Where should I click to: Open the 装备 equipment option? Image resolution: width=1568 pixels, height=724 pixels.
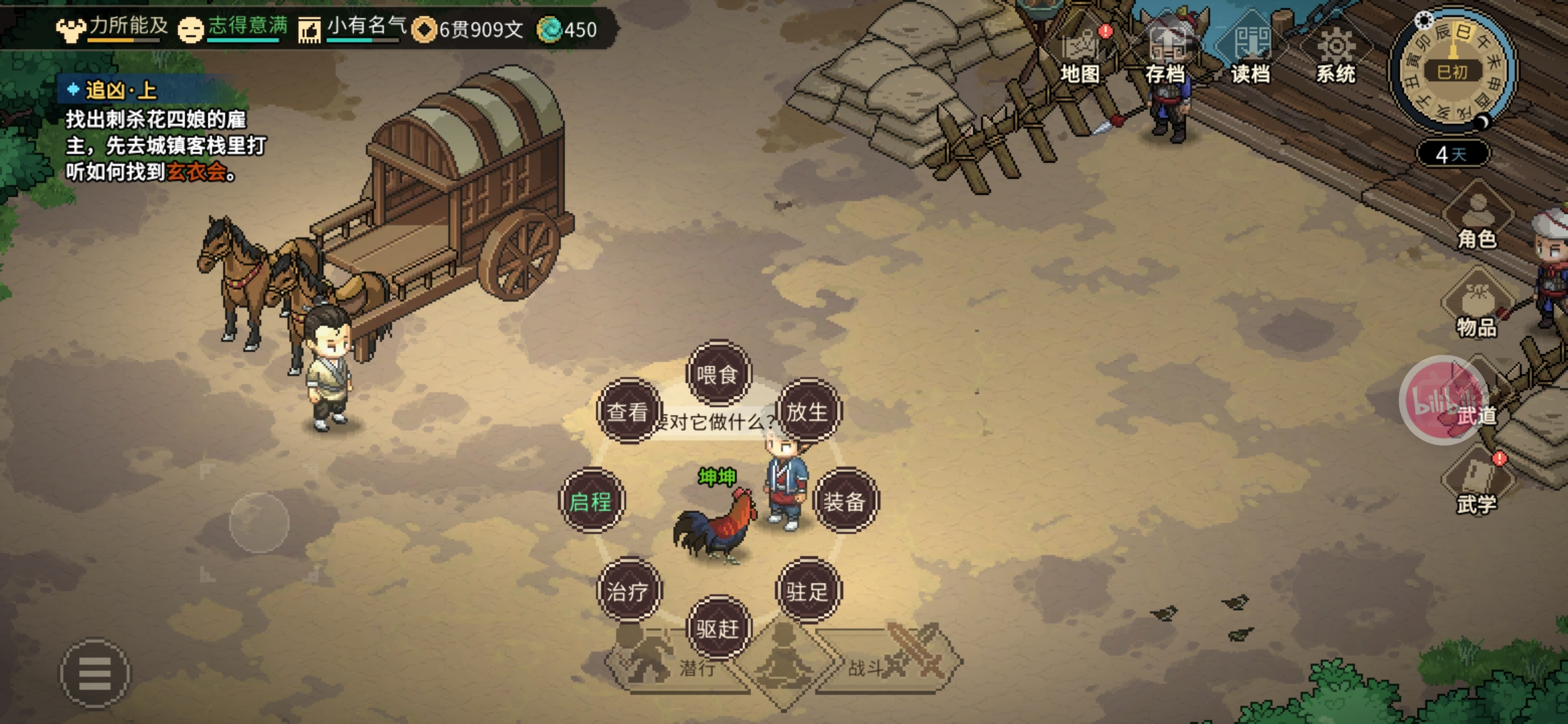click(845, 501)
